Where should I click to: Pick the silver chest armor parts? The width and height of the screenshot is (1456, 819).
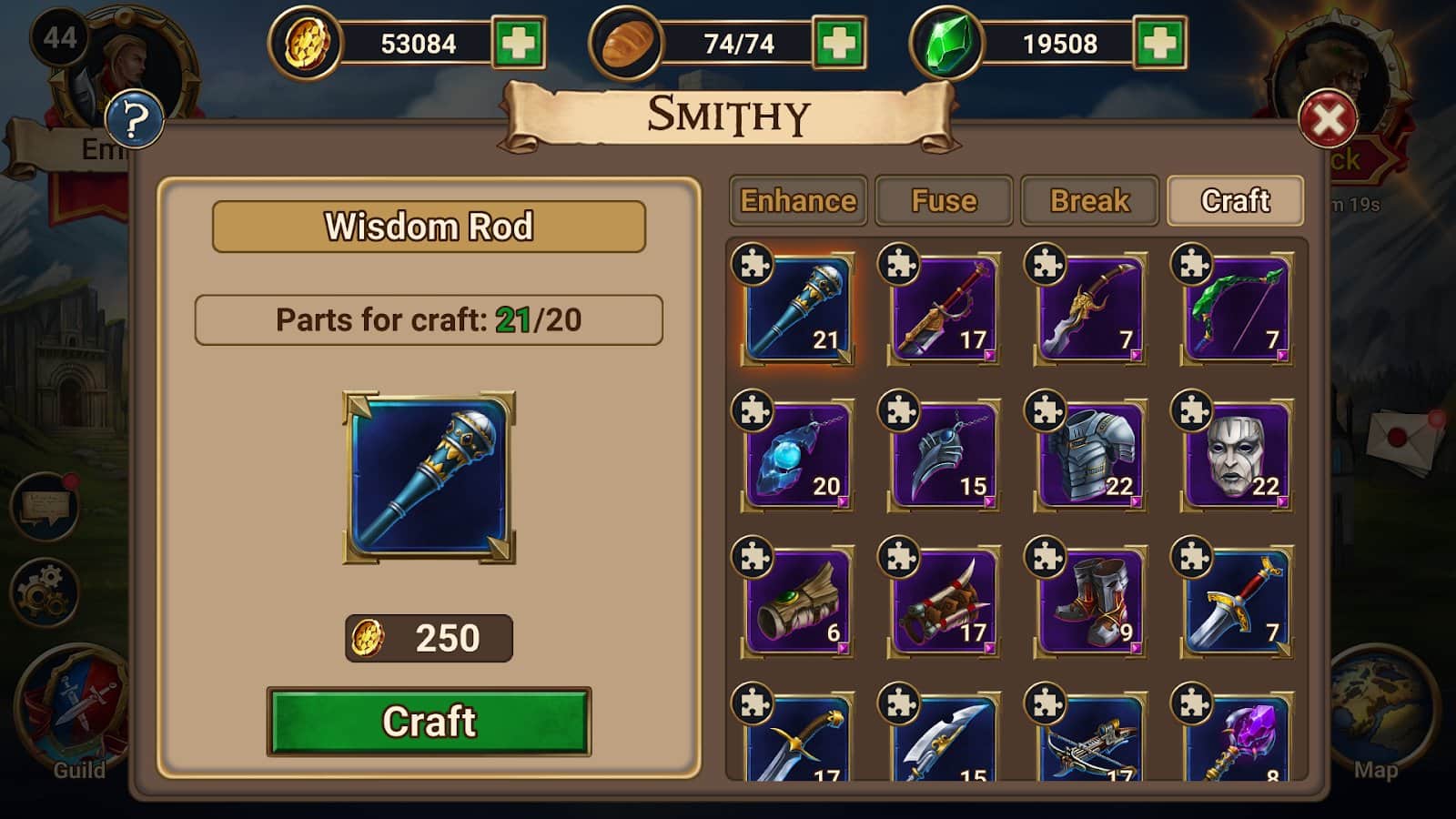(x=1090, y=455)
